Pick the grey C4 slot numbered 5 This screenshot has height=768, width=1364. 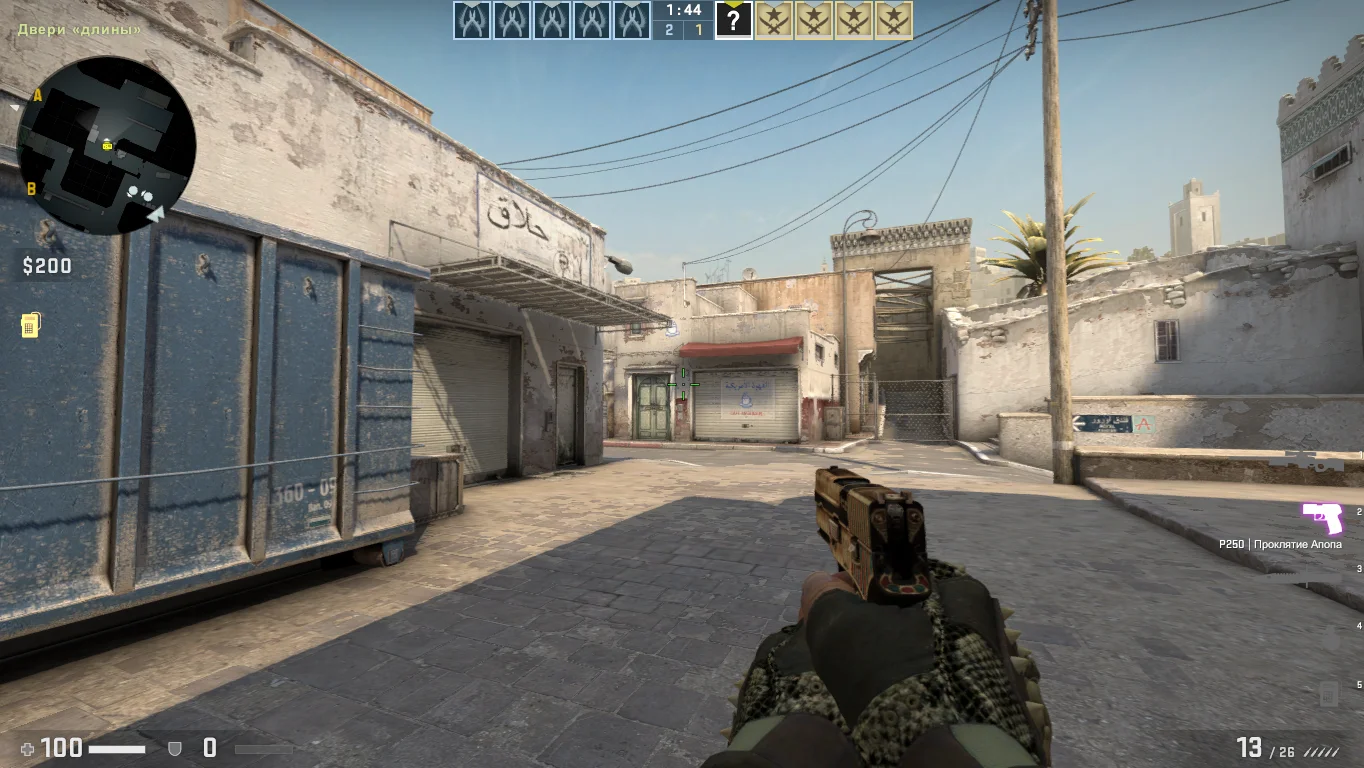1328,692
